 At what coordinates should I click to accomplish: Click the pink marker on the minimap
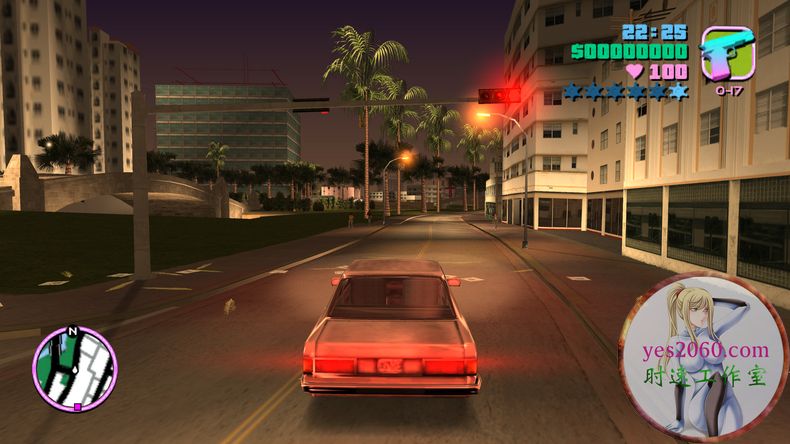[77, 407]
